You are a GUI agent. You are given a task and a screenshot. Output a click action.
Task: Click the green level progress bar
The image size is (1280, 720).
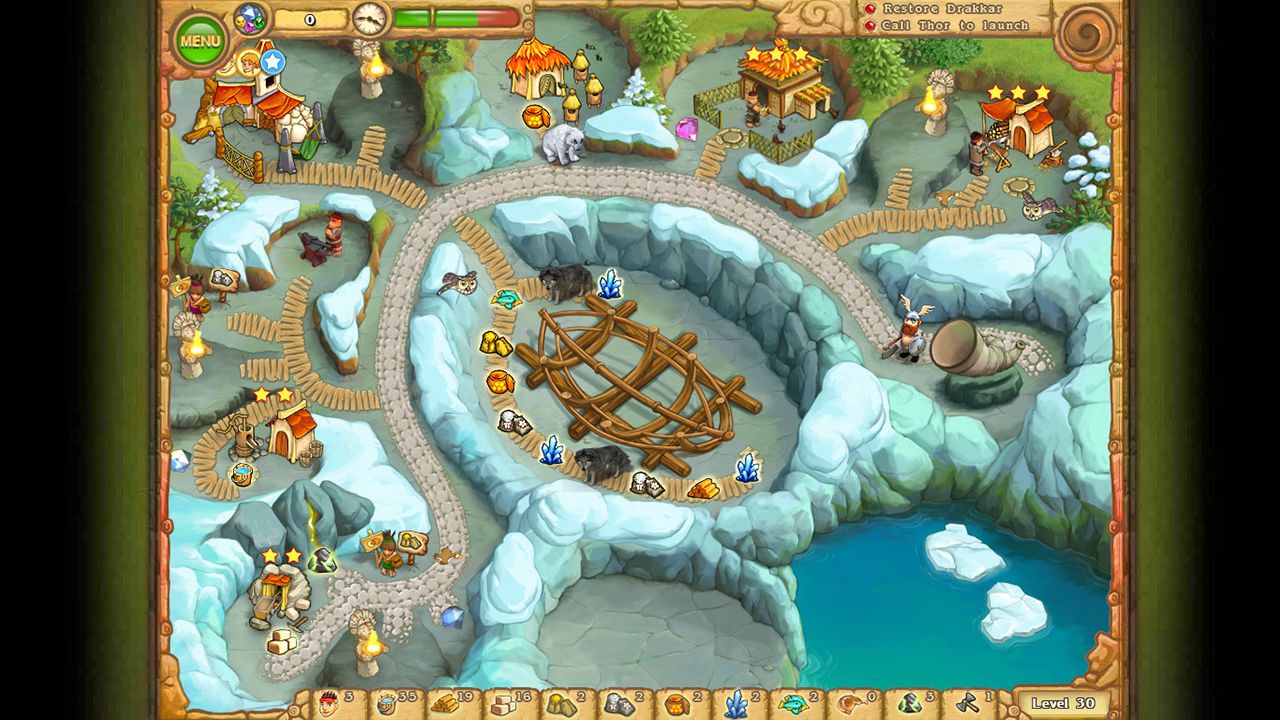pos(440,17)
